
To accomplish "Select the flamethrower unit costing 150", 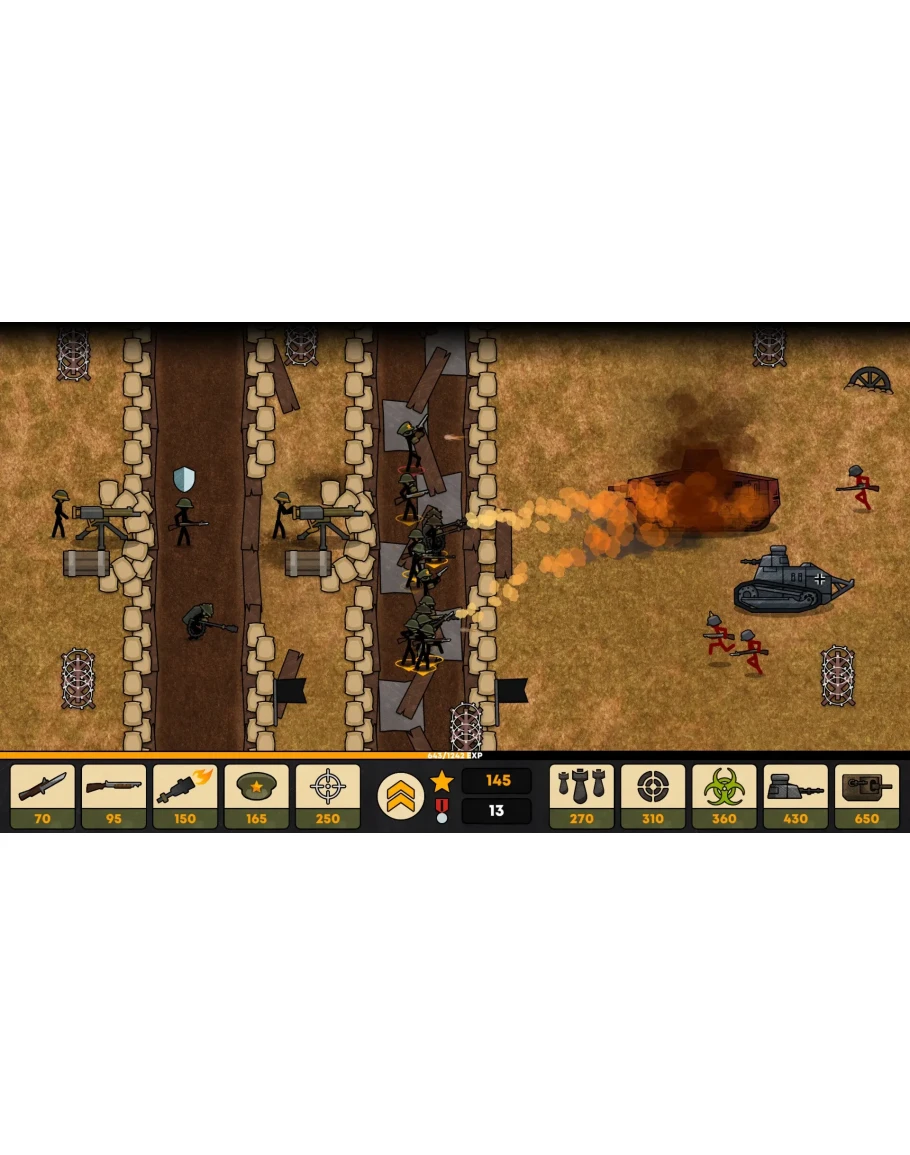I will [185, 796].
